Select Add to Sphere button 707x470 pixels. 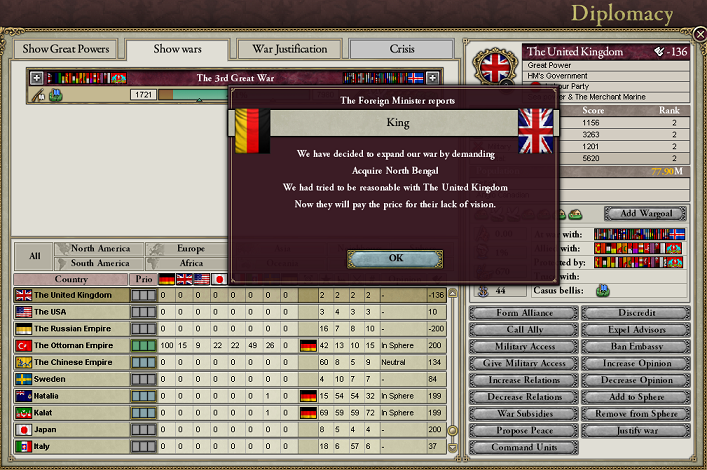coord(636,398)
